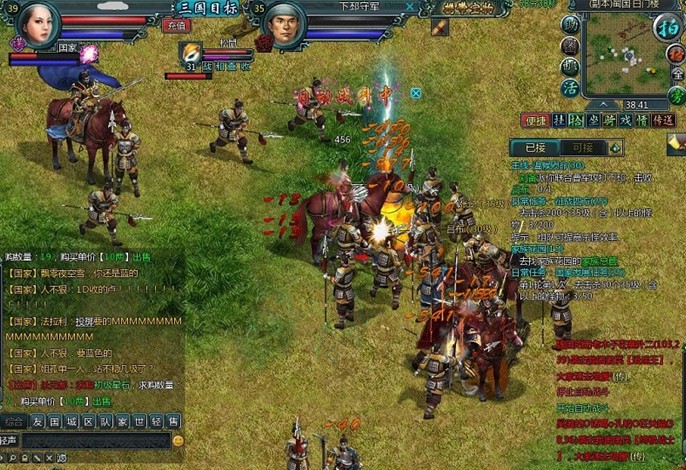Select the 下邳守军 target portrait
Image resolution: width=686 pixels, height=470 pixels.
tap(285, 27)
